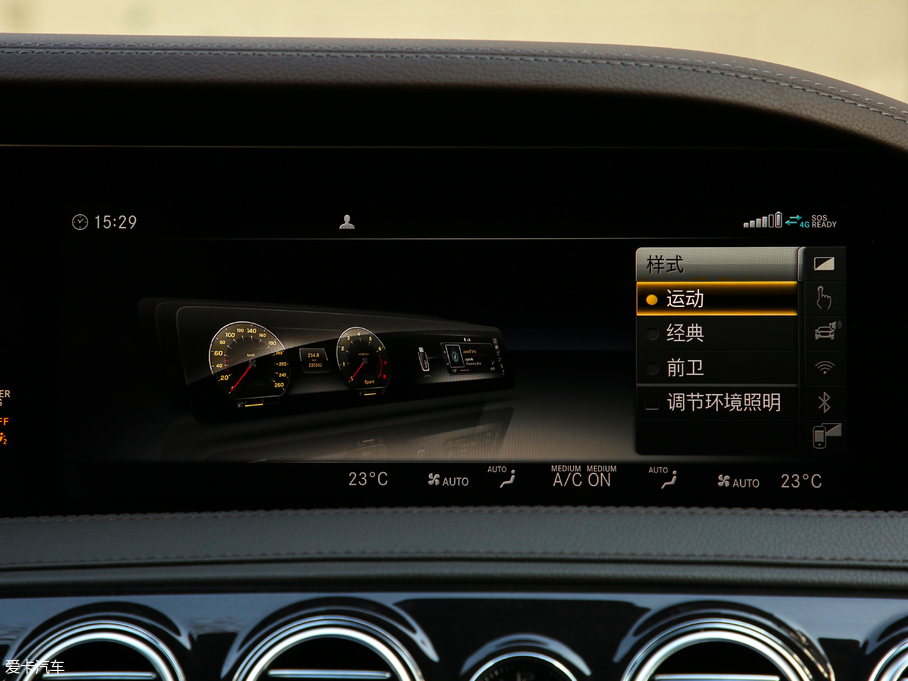Screen dimensions: 908x681
Task: Open the display settings icon
Action: click(x=824, y=264)
